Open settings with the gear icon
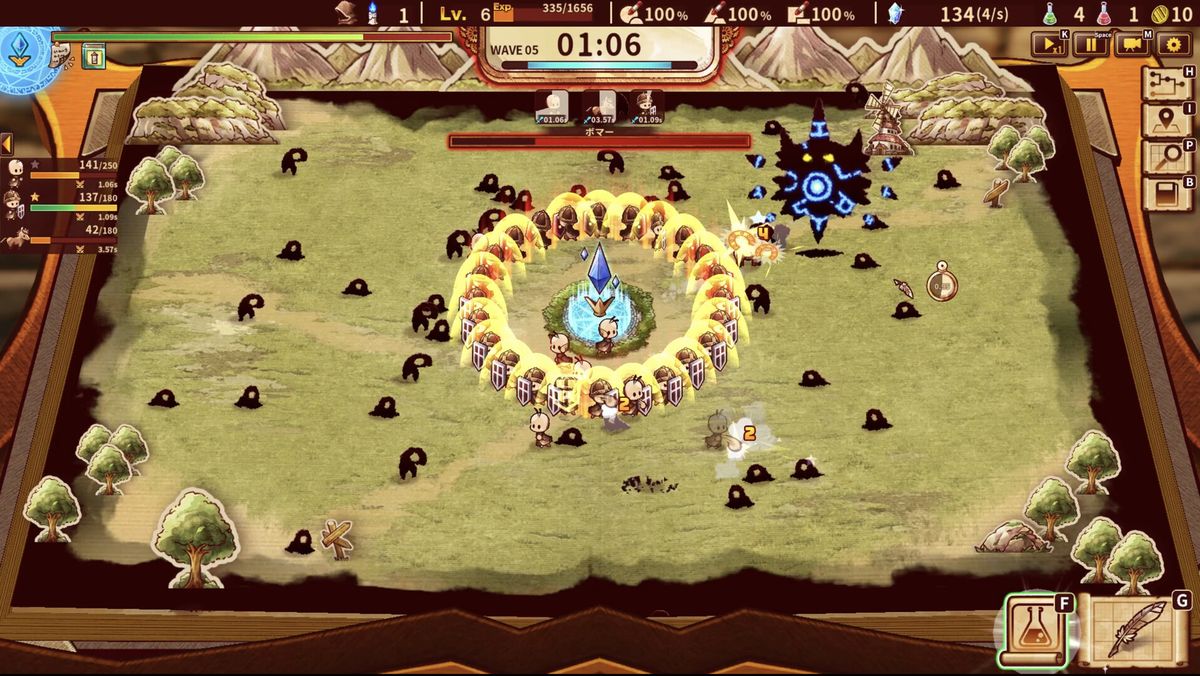 coord(1173,44)
